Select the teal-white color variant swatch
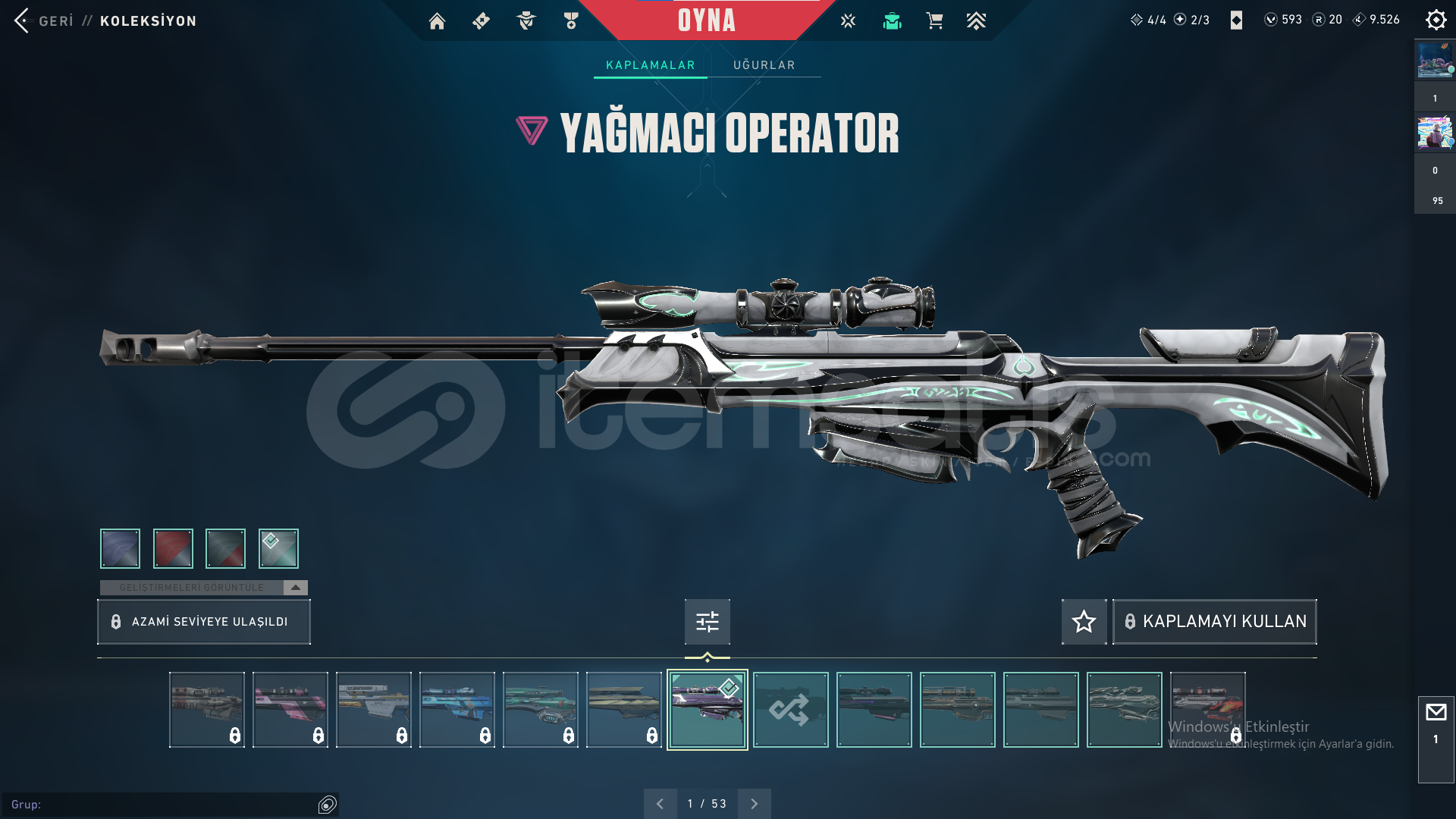This screenshot has height=819, width=1456. click(278, 548)
